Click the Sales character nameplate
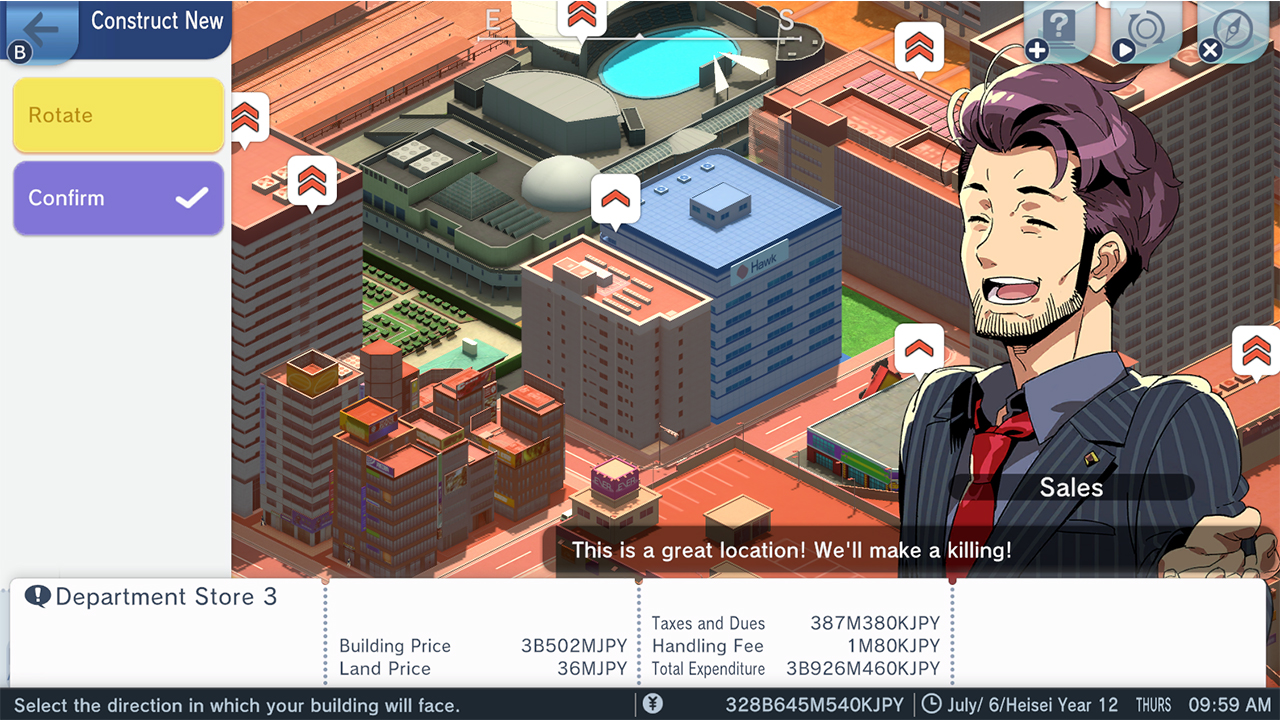 pos(1071,487)
